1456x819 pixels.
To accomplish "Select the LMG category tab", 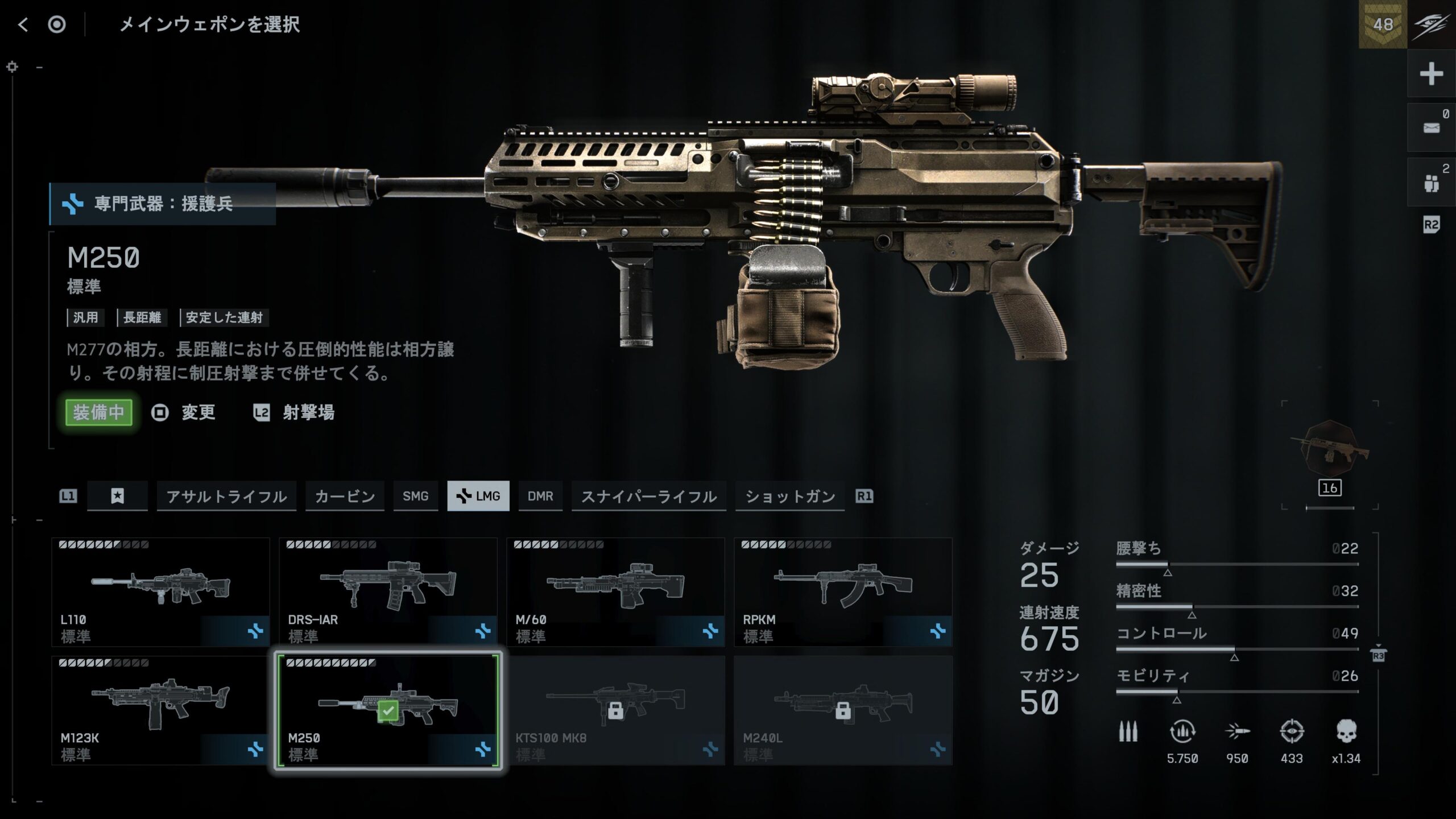I will (x=478, y=496).
